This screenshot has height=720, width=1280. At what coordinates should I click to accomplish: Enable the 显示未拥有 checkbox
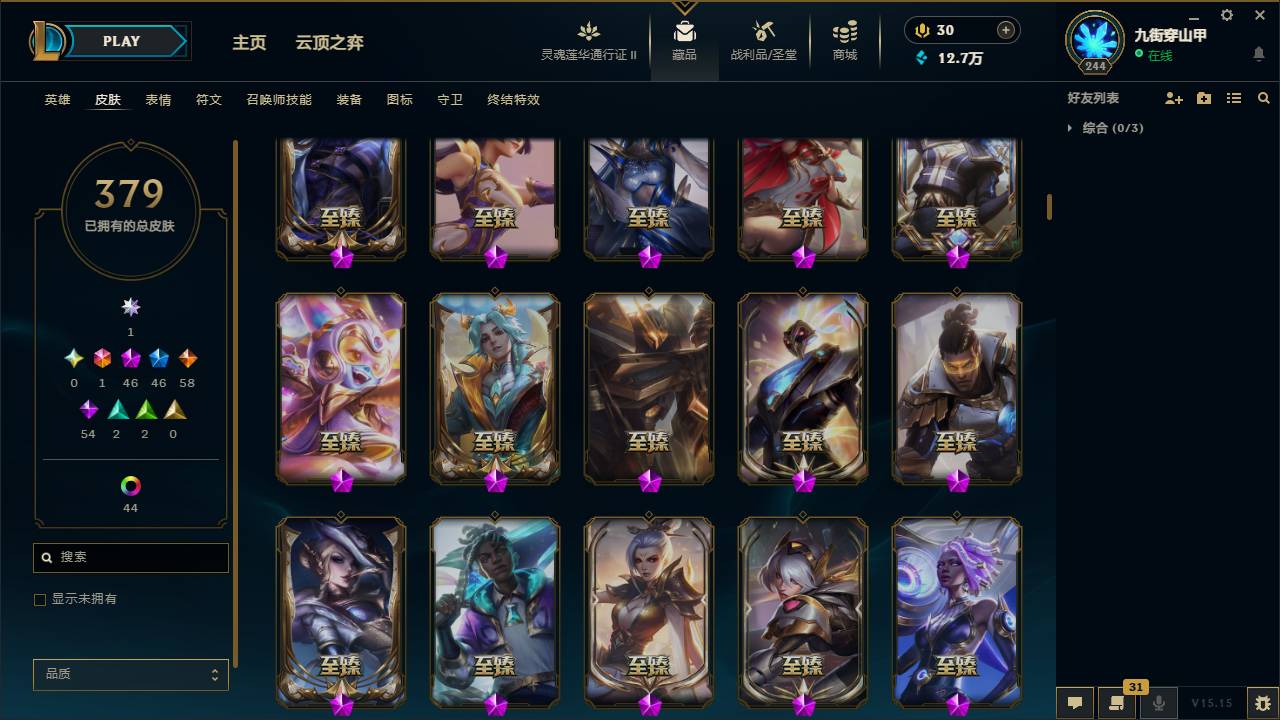[39, 599]
